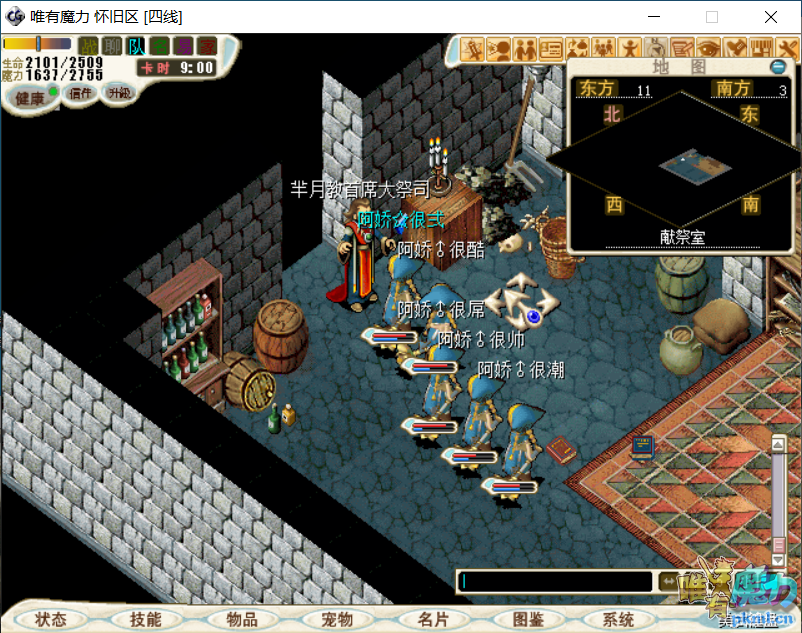The image size is (802, 633).
Task: Toggle the 聊 chat channel button
Action: [x=113, y=46]
